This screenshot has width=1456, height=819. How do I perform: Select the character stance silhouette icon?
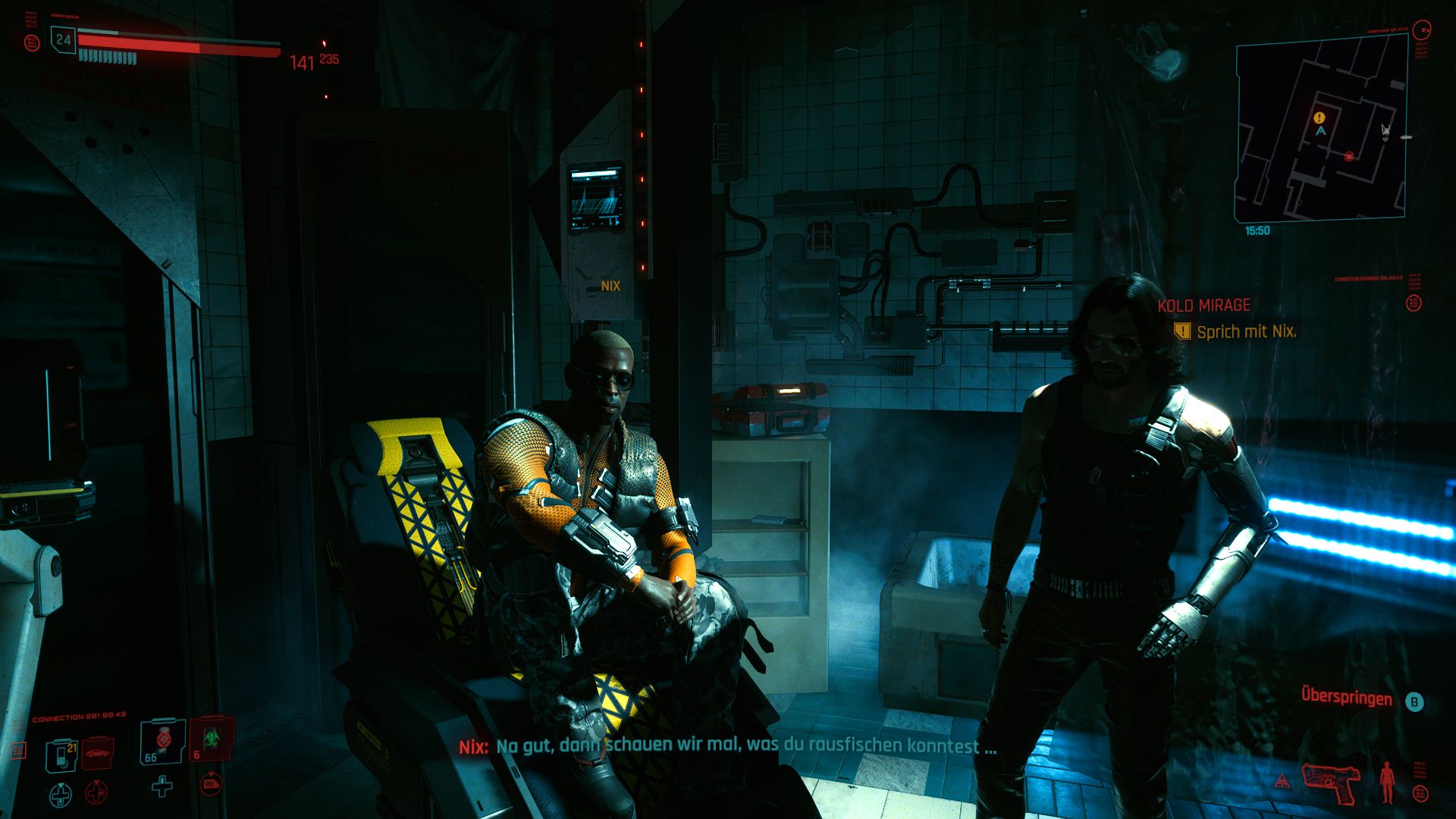1386,783
